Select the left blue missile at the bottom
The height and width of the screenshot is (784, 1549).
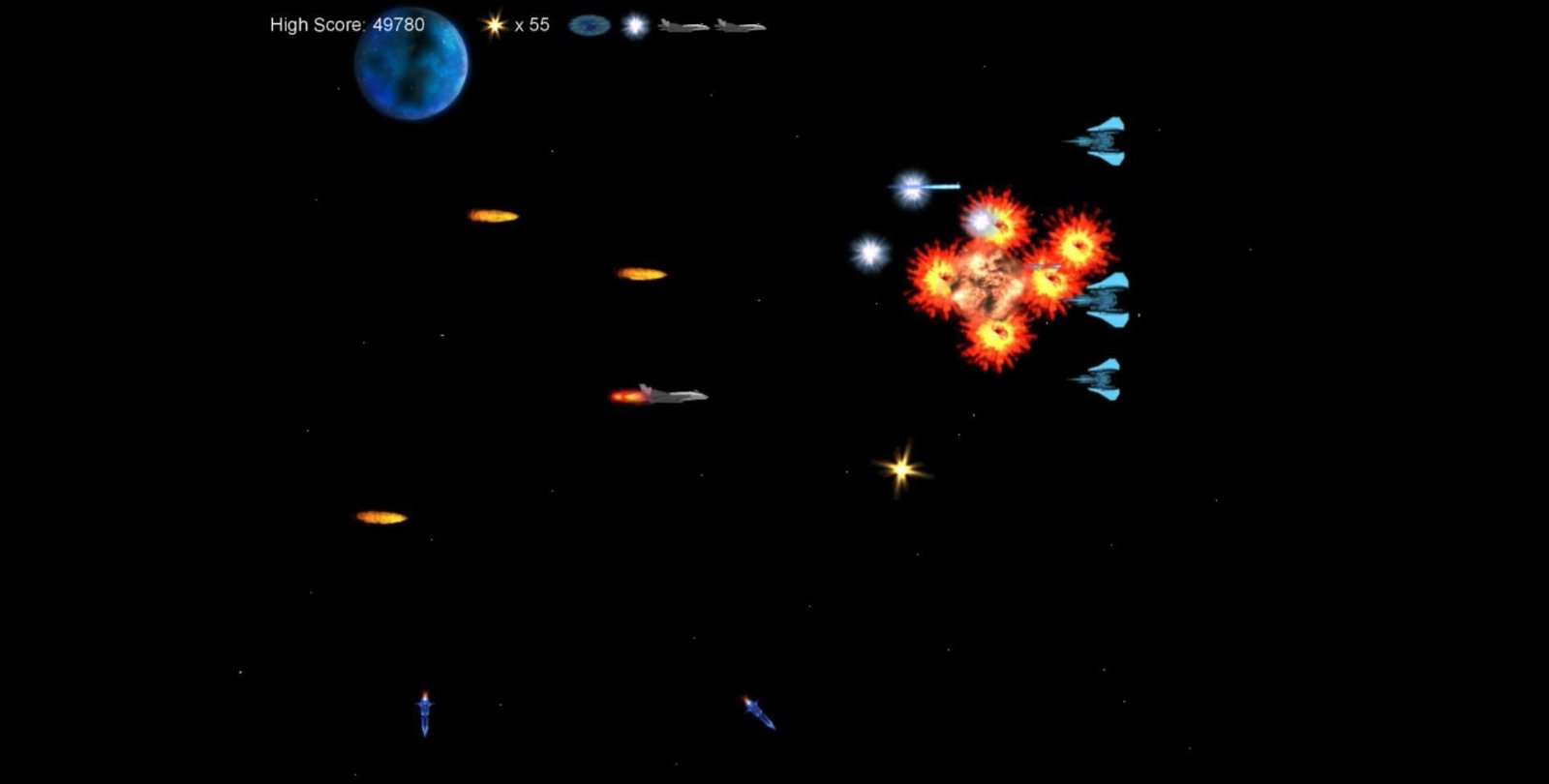coord(426,711)
